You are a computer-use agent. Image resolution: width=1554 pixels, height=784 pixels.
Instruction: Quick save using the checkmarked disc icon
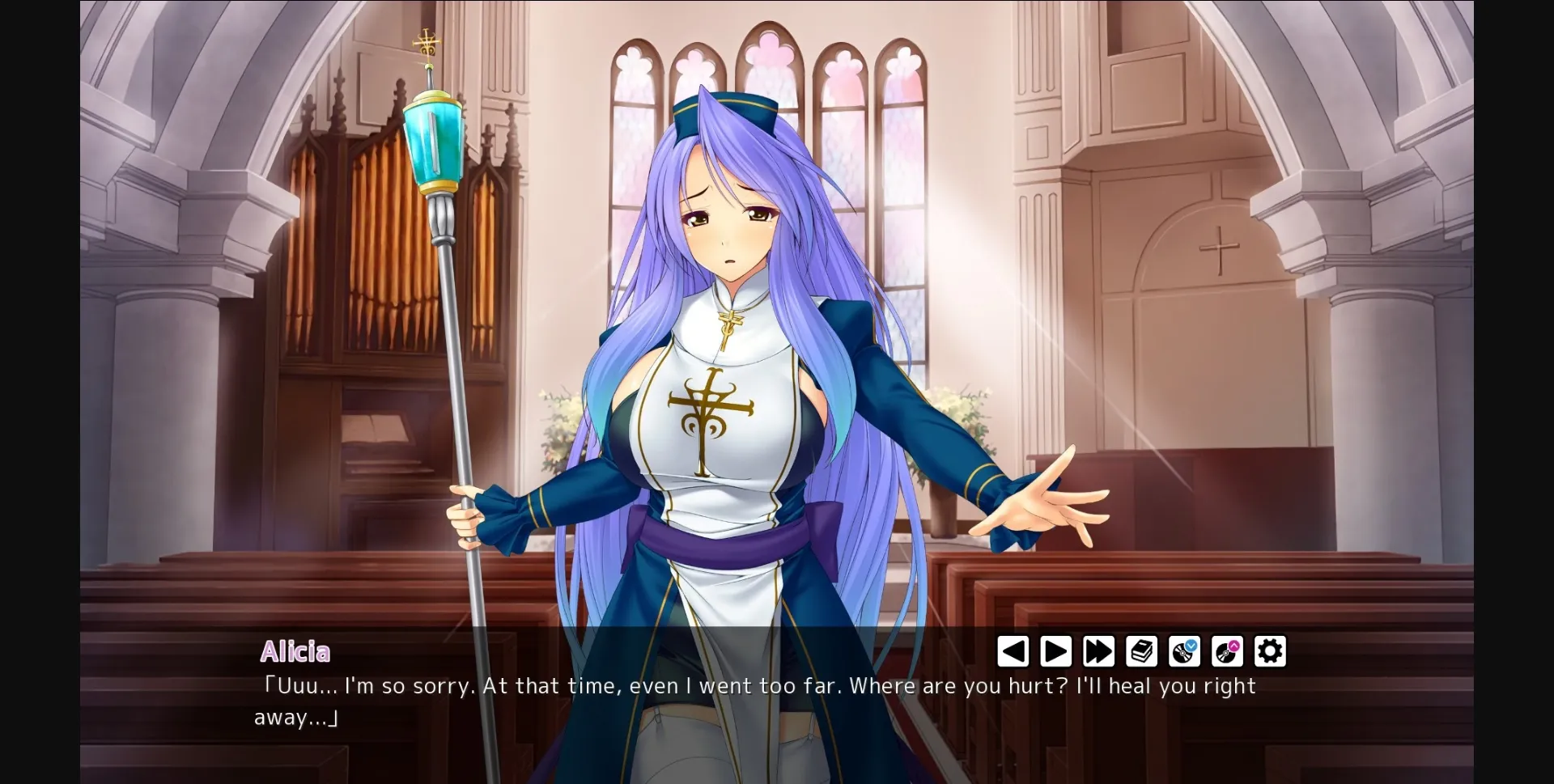[1184, 651]
